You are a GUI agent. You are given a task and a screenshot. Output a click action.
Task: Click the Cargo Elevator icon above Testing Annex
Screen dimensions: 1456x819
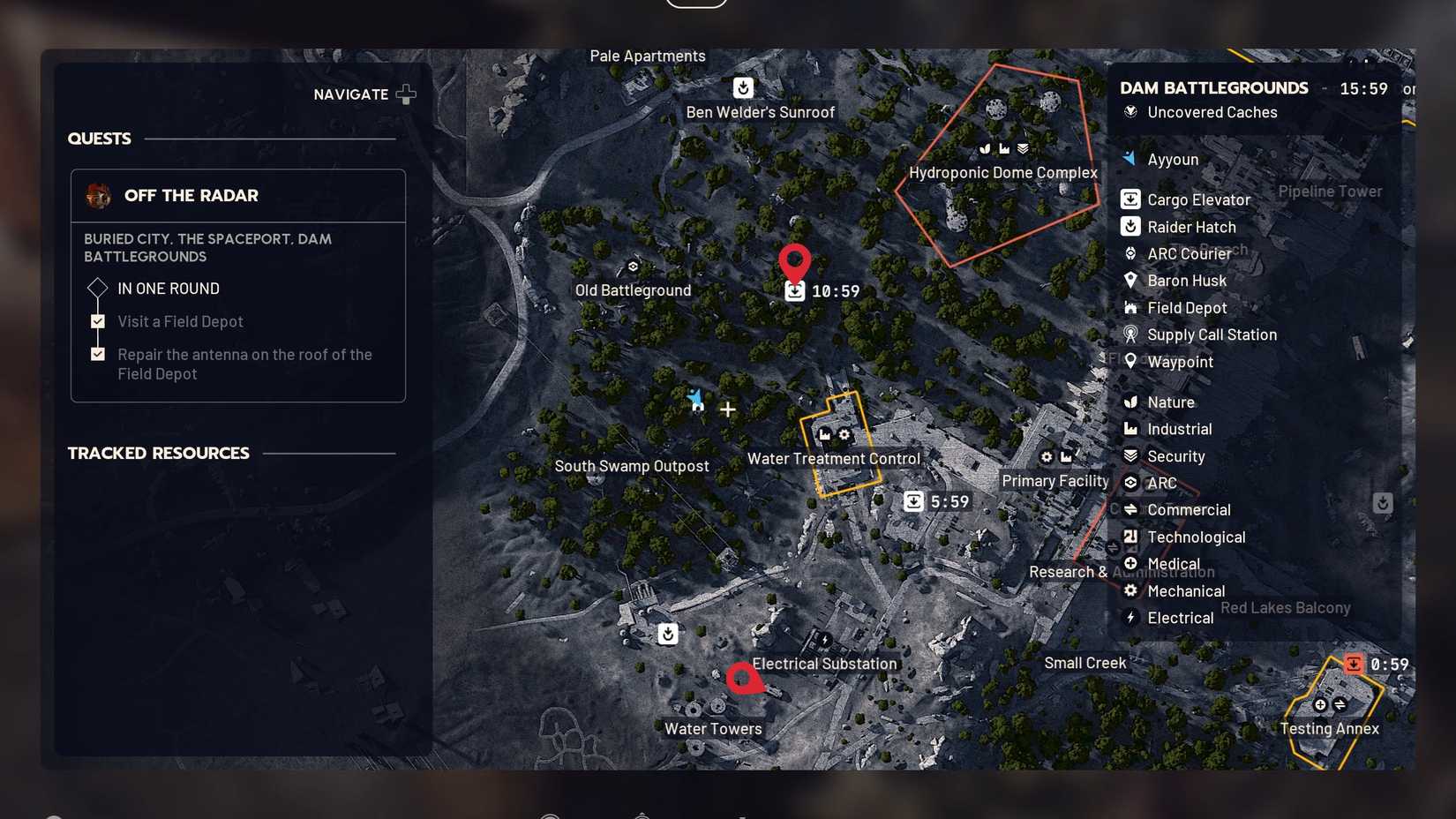click(1355, 663)
